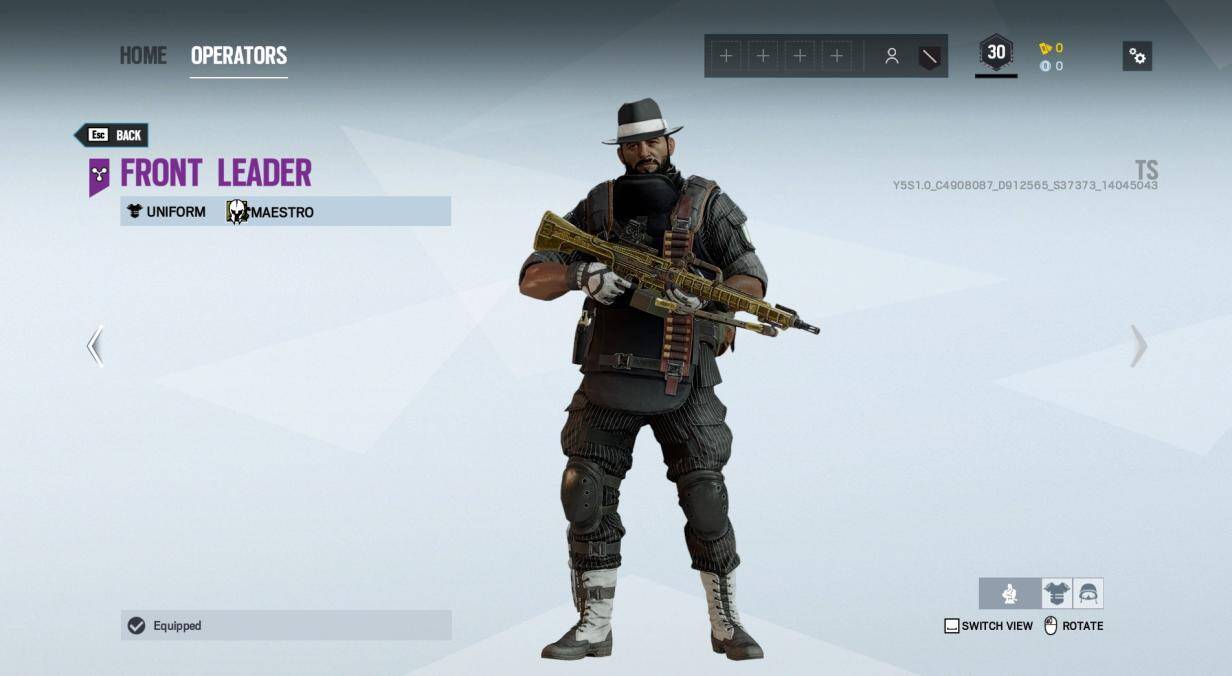Viewport: 1232px width, 676px height.
Task: Click the Uniform Maestro breadcrumb bar
Action: click(x=286, y=211)
